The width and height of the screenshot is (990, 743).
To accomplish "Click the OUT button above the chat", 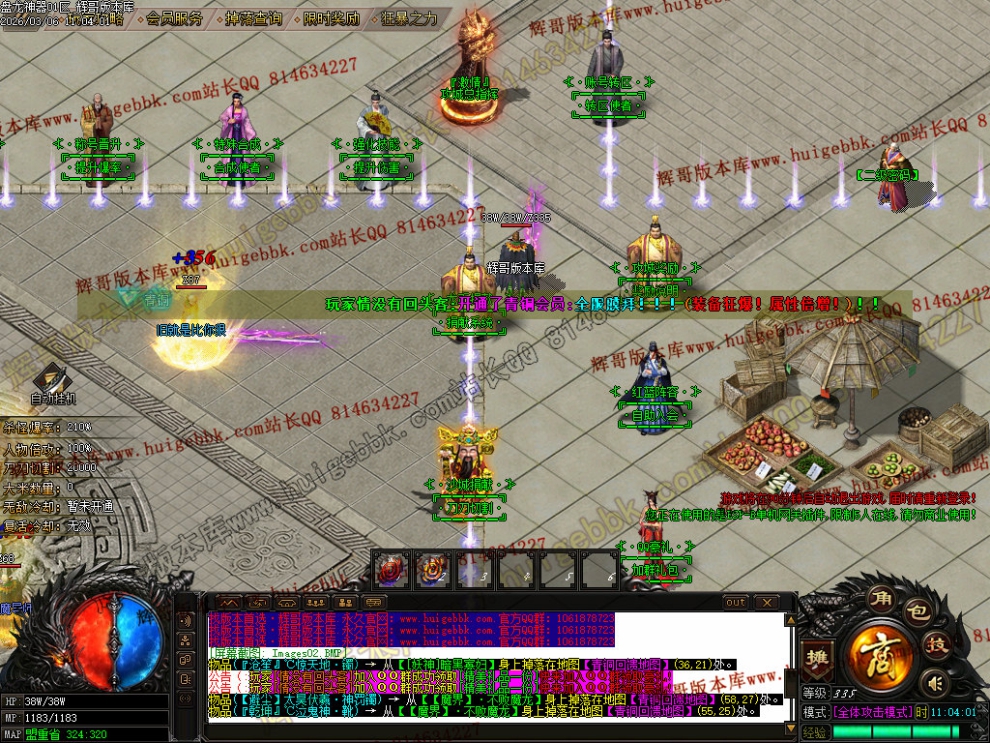I will click(x=736, y=603).
